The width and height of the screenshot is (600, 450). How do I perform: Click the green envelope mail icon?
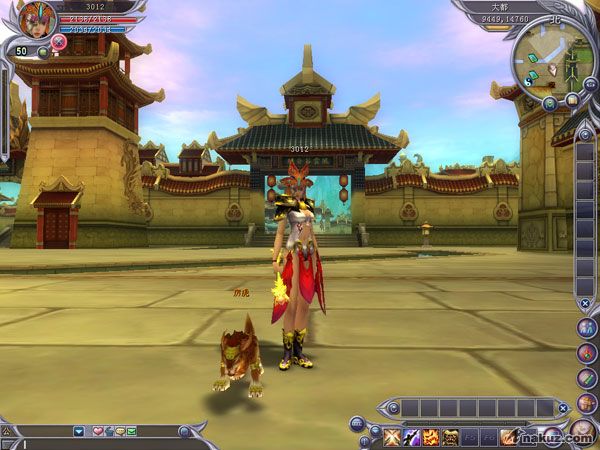pos(131,431)
